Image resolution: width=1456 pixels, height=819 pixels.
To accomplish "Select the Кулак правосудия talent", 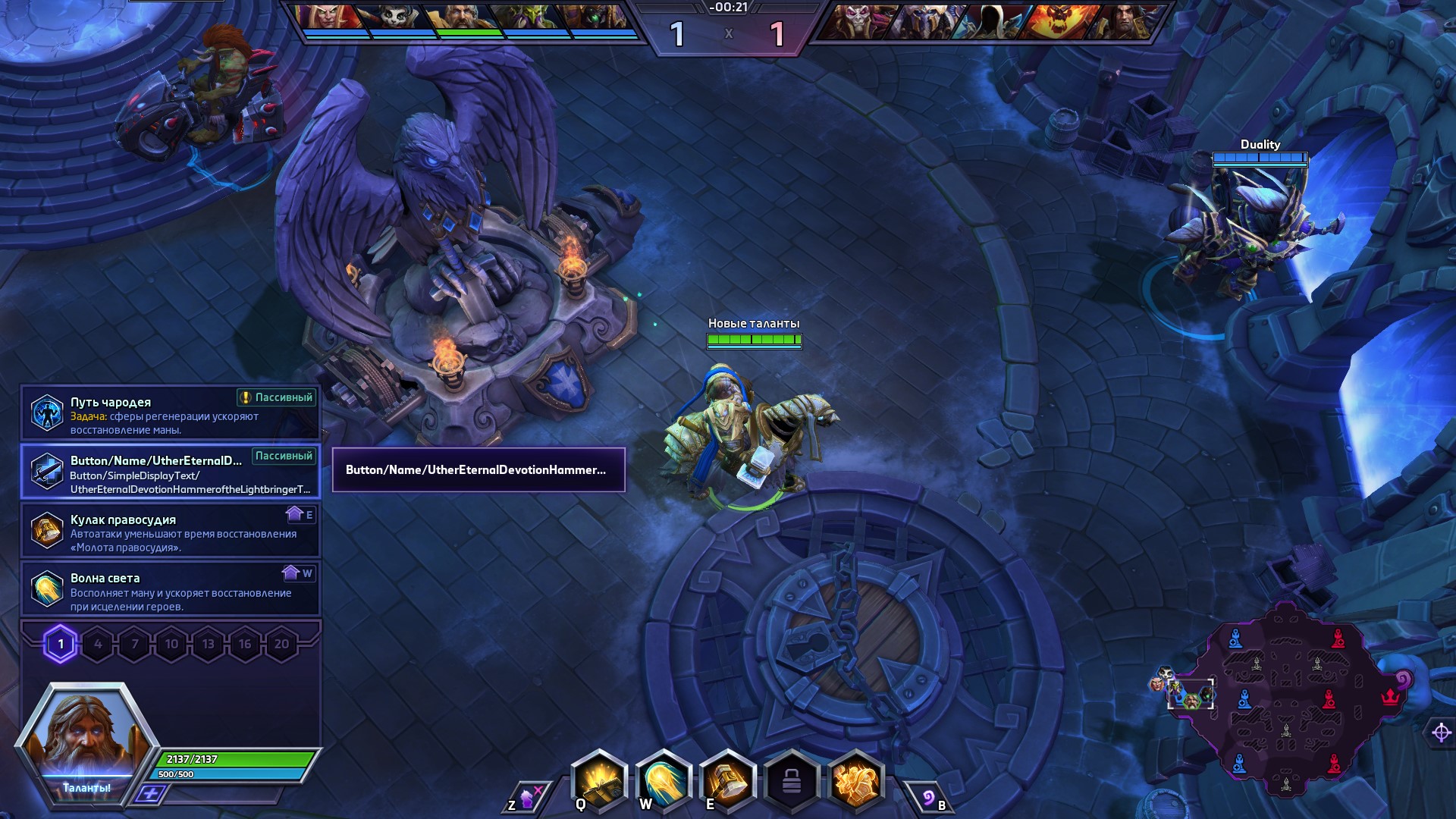I will coord(171,531).
